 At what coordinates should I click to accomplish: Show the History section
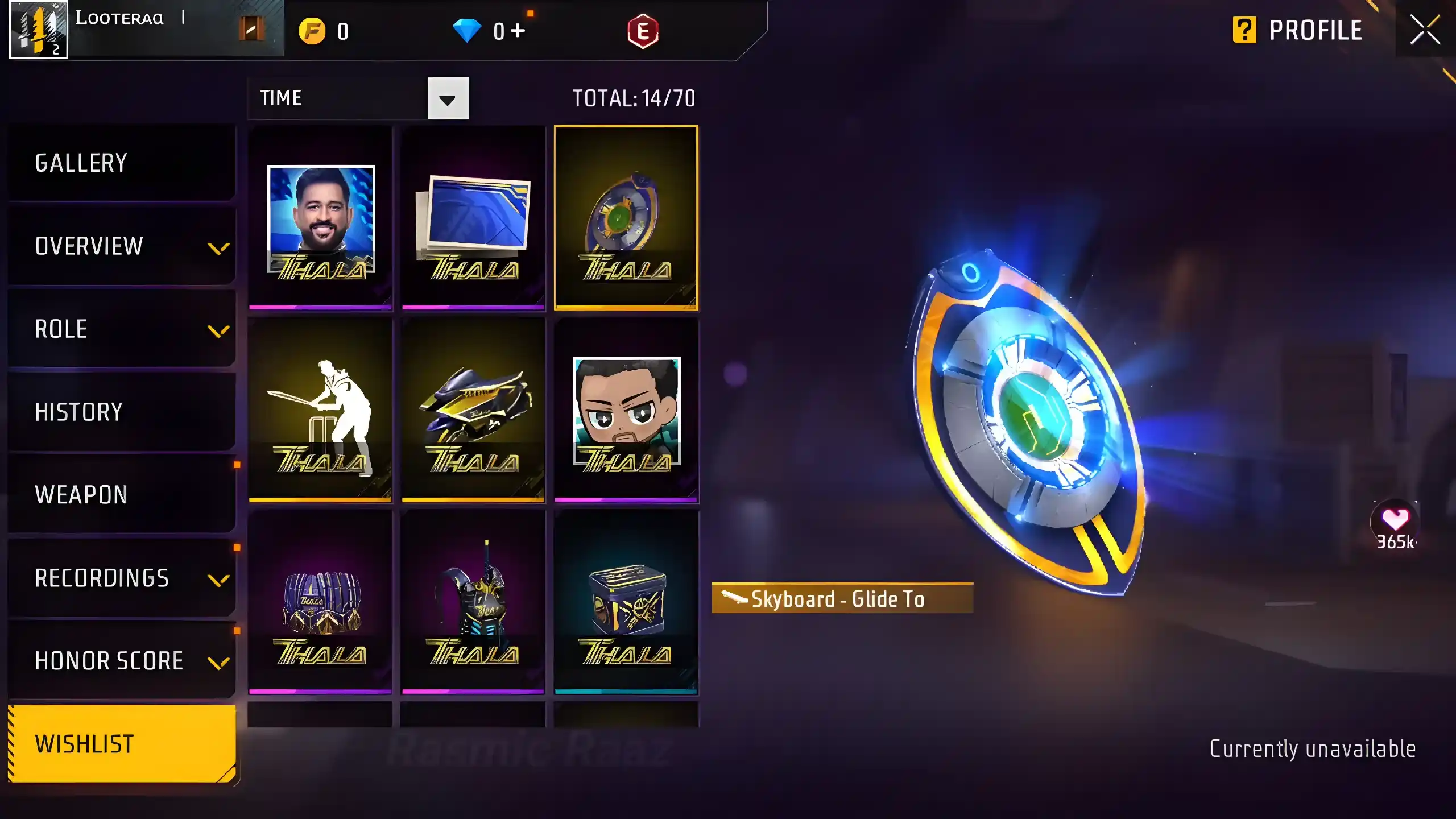[x=122, y=412]
